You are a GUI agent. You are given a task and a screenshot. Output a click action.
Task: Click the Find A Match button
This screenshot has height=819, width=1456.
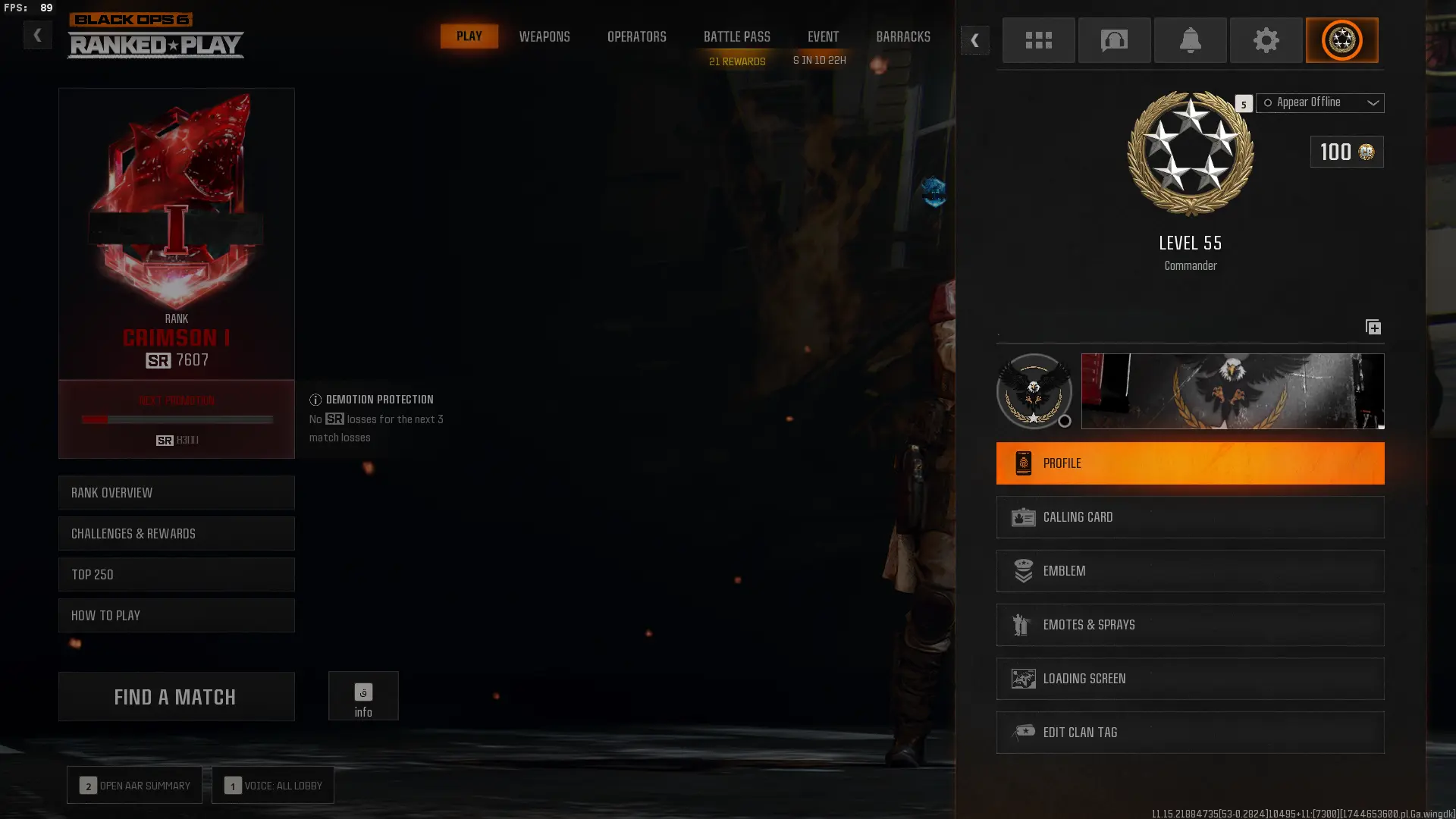tap(176, 696)
